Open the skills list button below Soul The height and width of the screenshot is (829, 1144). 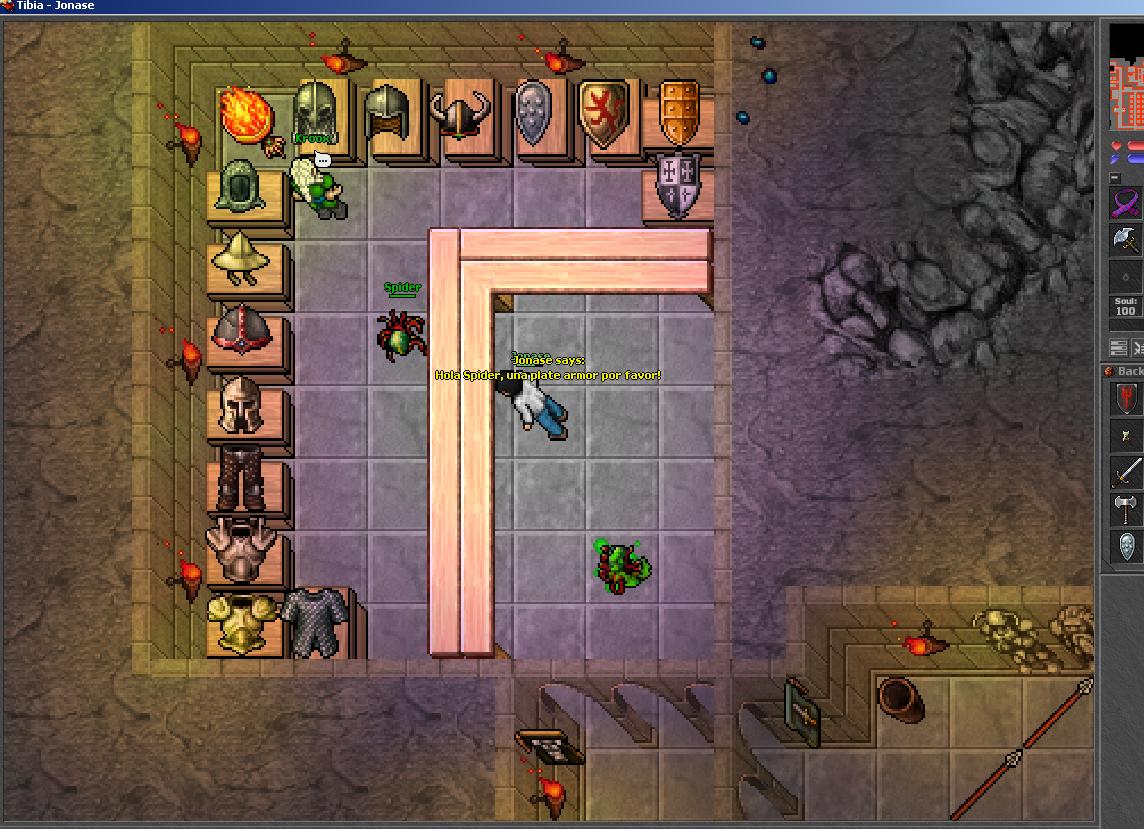(x=1119, y=347)
